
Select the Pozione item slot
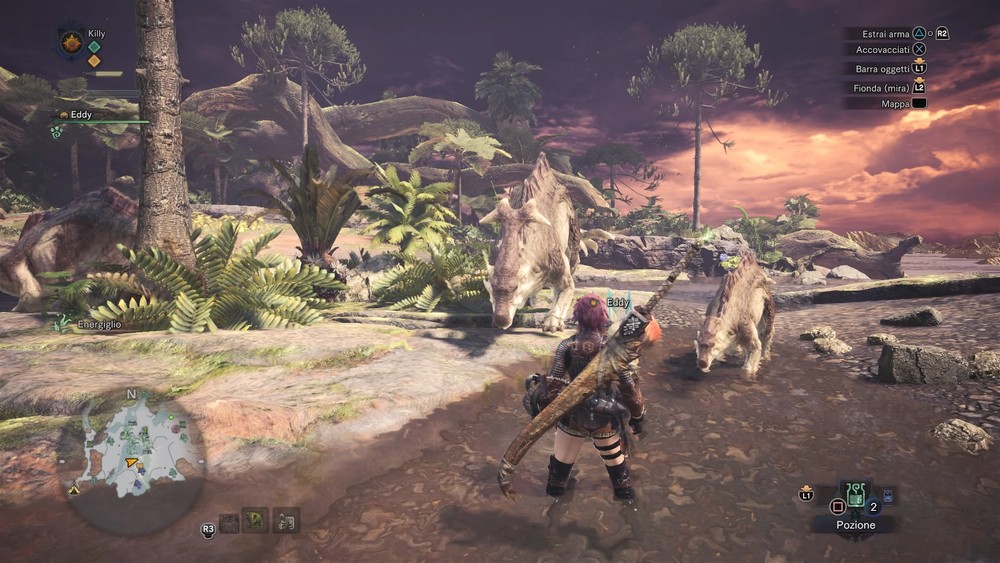[856, 497]
